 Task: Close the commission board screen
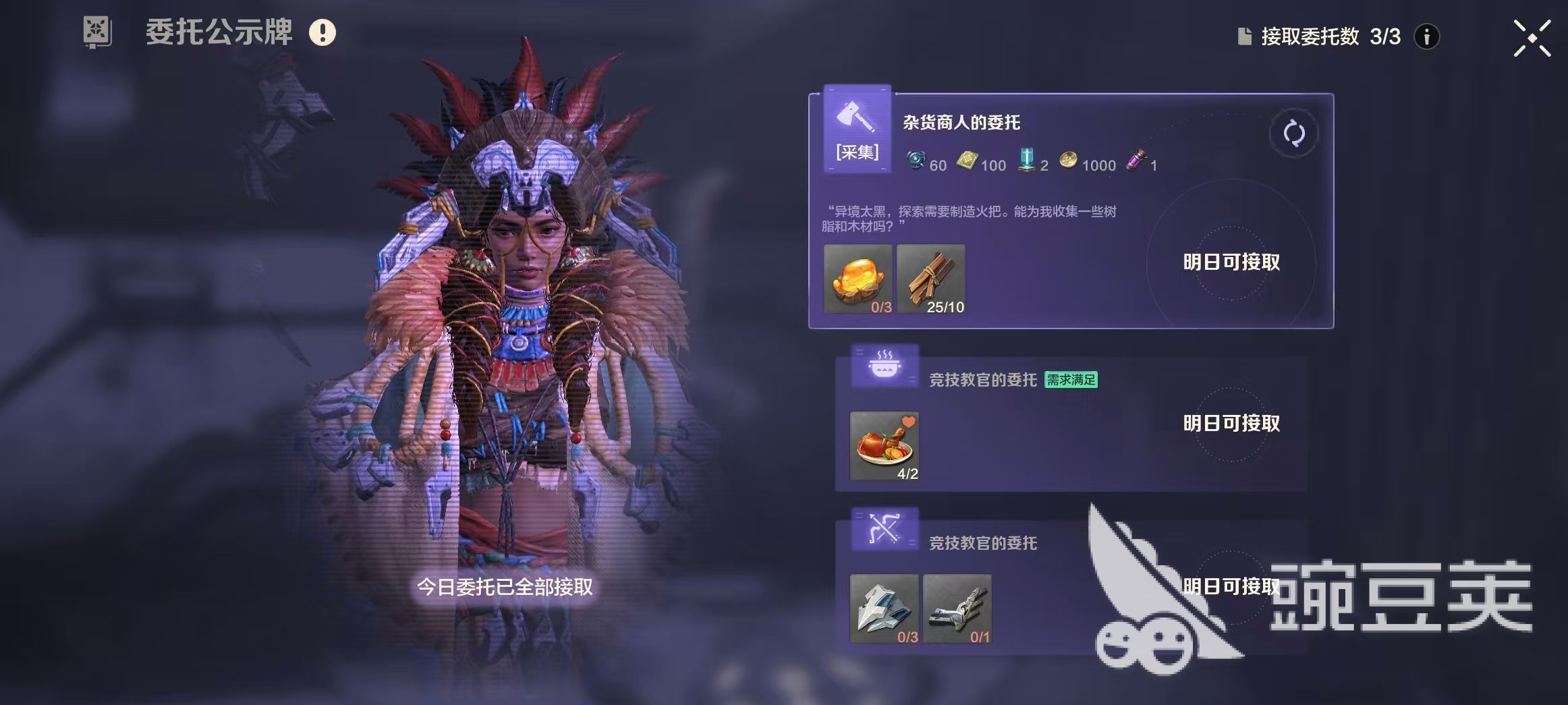click(1532, 38)
